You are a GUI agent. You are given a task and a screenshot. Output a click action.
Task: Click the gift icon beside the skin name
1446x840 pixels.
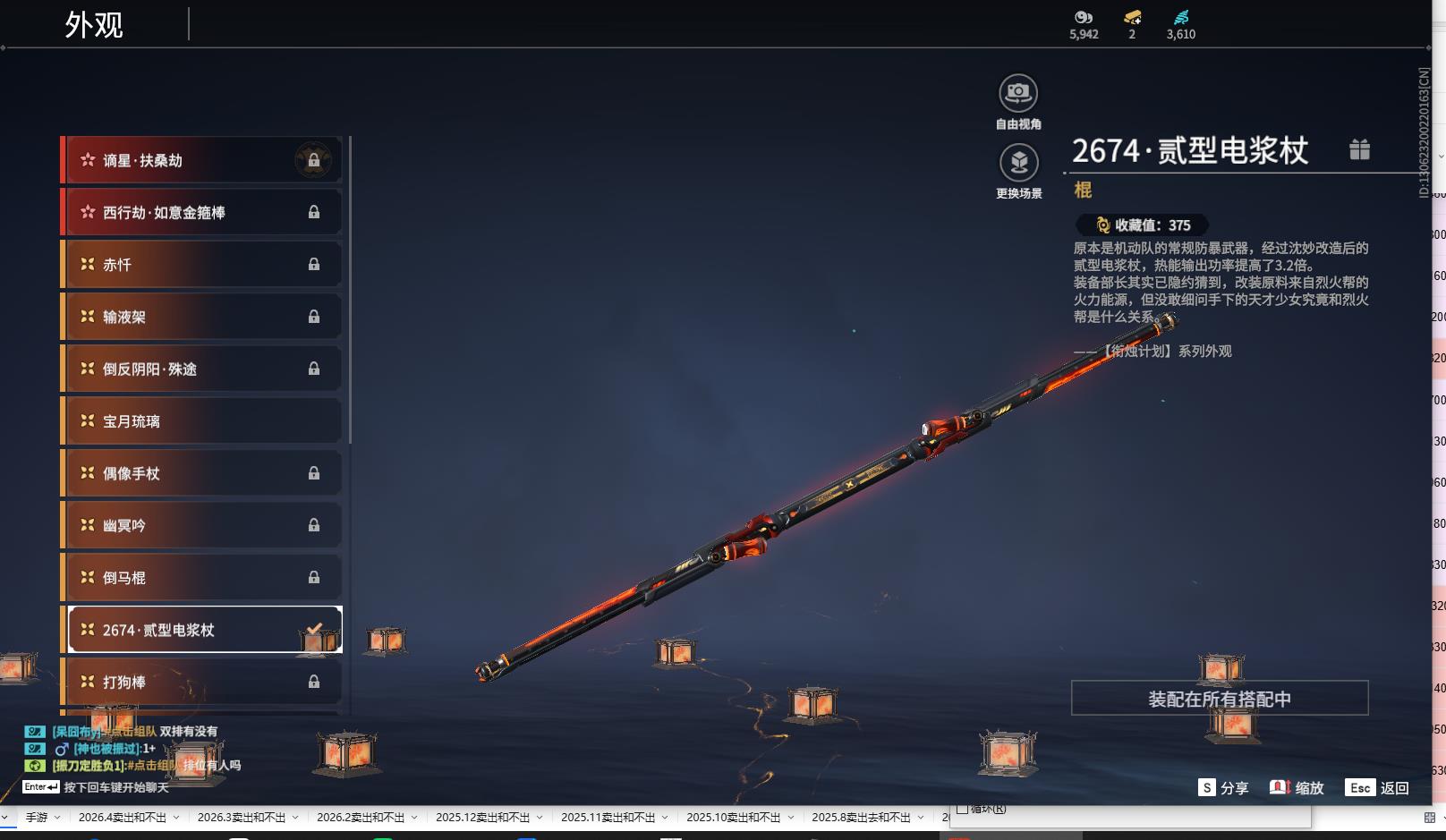(1359, 149)
